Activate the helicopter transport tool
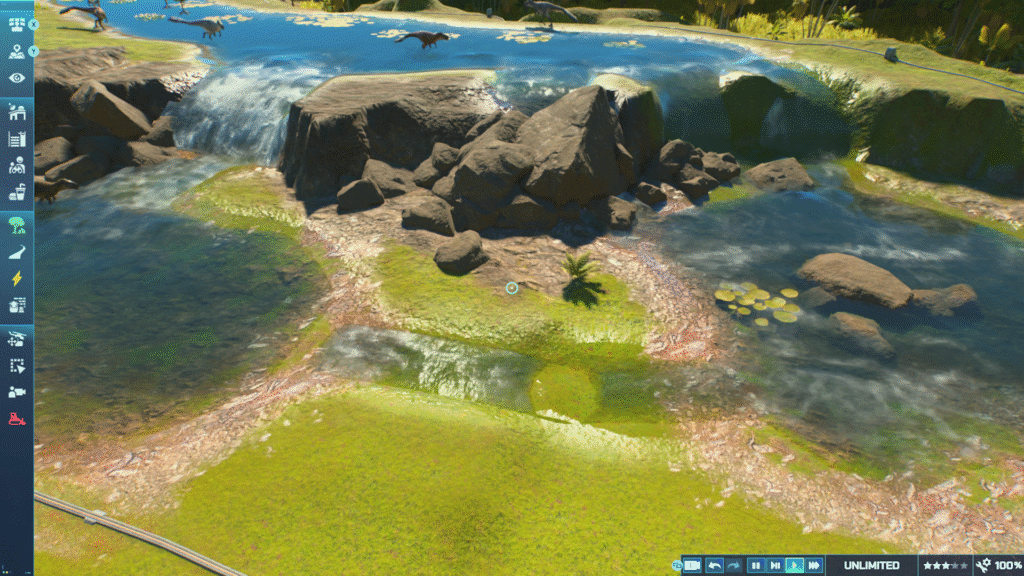1024x576 pixels. pos(17,339)
